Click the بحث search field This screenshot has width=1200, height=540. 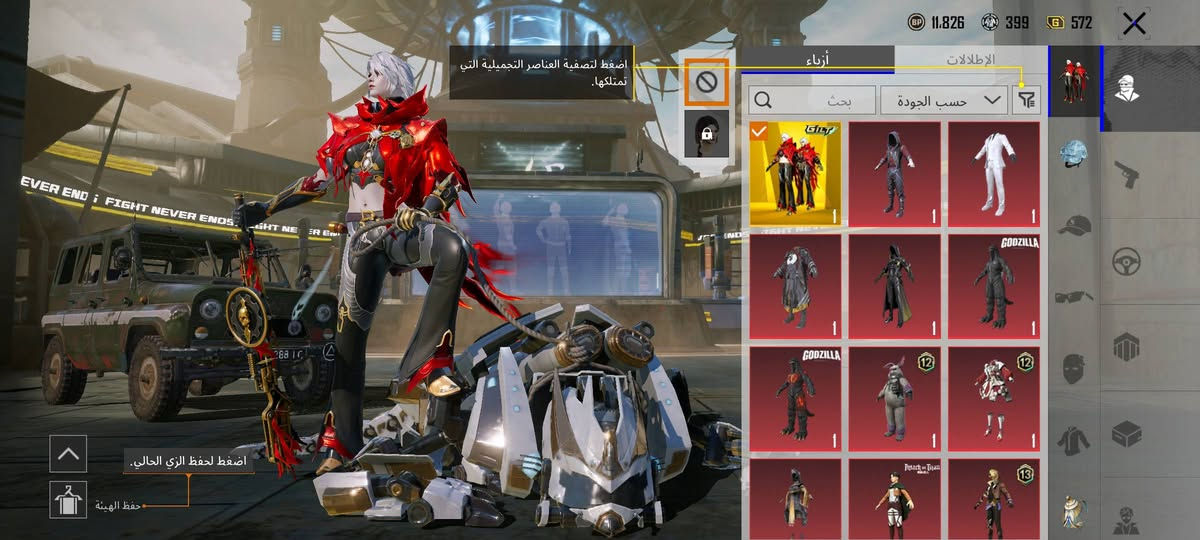pyautogui.click(x=810, y=99)
